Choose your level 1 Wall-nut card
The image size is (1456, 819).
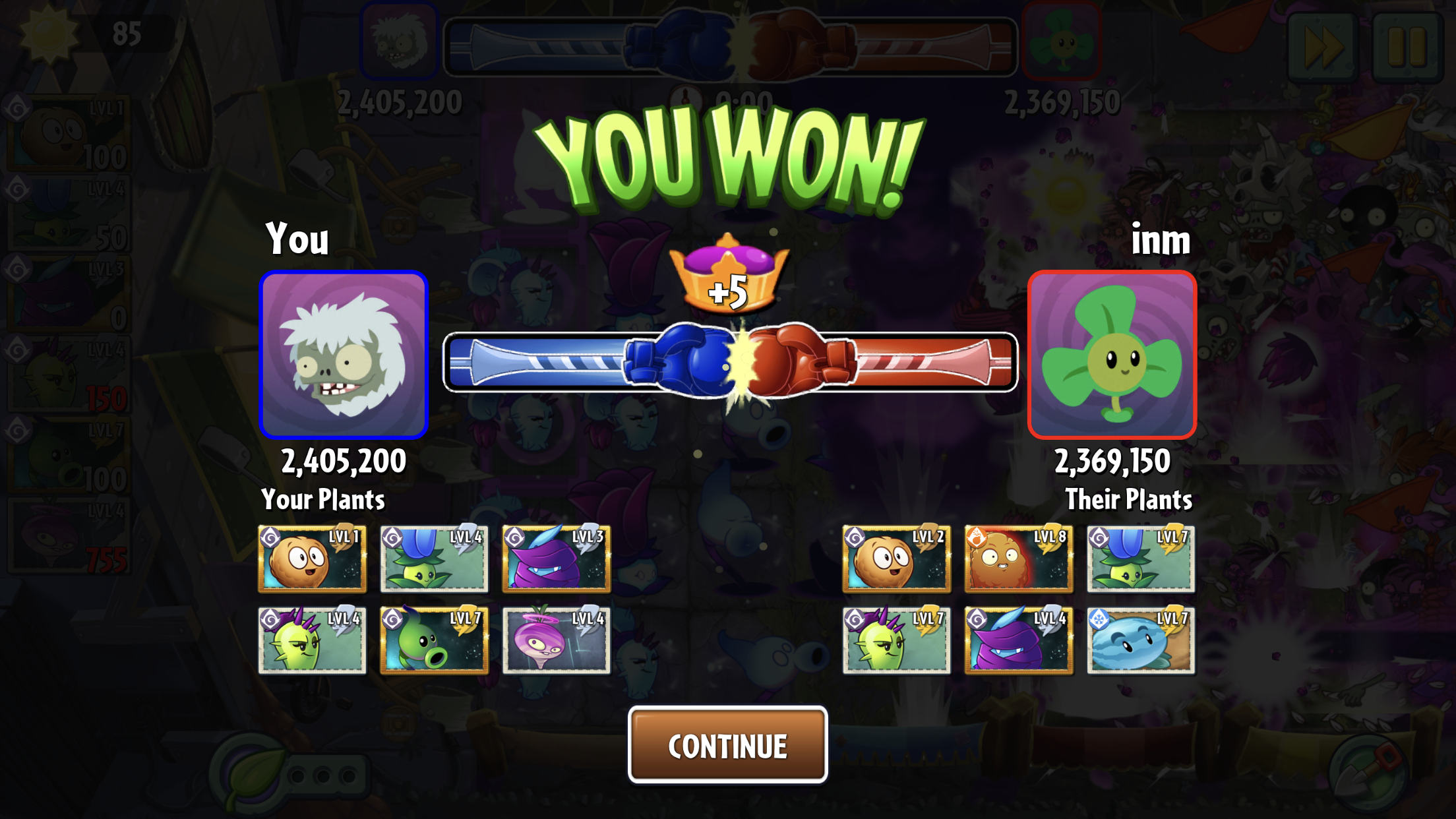(x=312, y=559)
